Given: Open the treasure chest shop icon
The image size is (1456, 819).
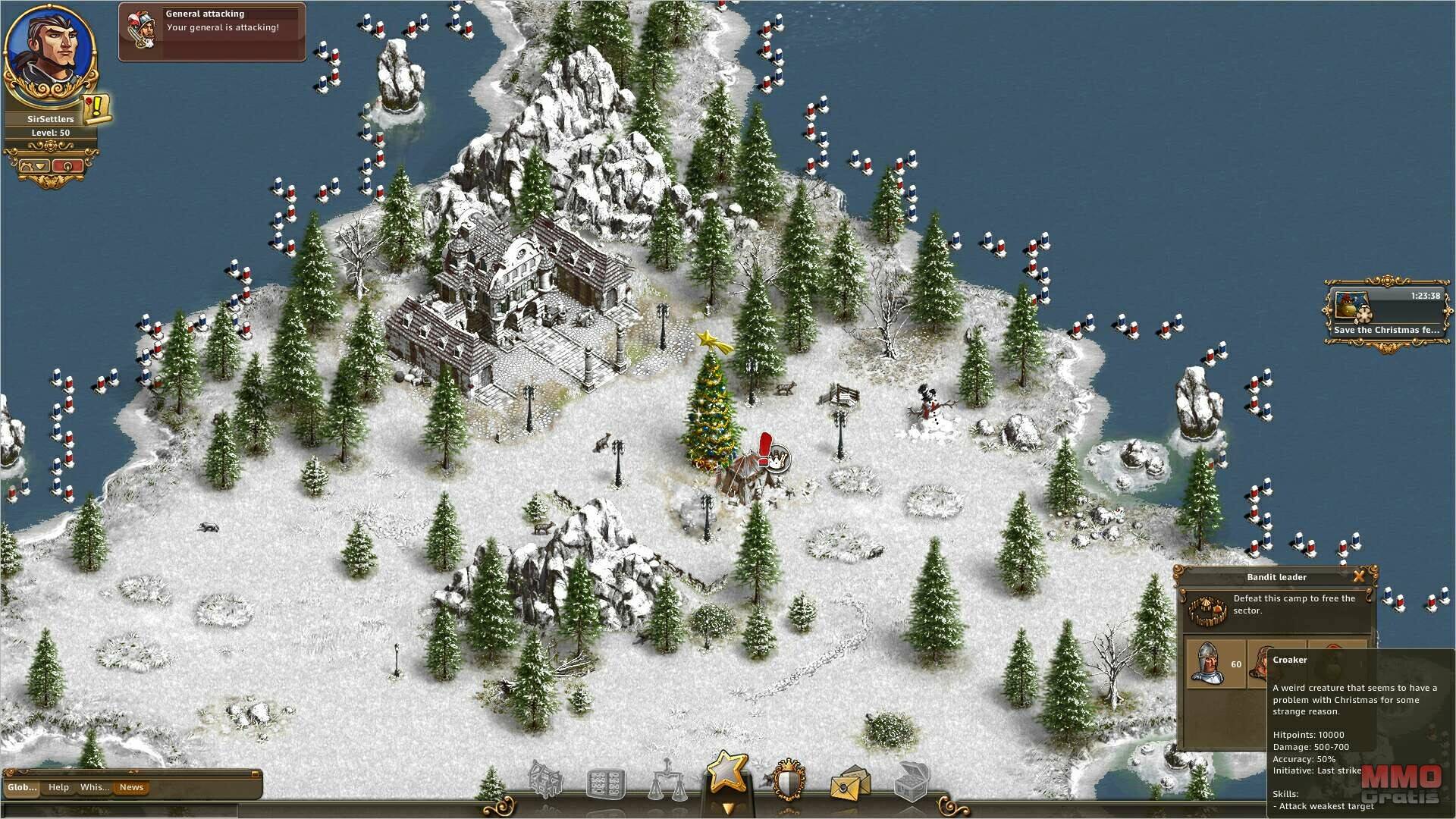Looking at the screenshot, I should pyautogui.click(x=911, y=782).
